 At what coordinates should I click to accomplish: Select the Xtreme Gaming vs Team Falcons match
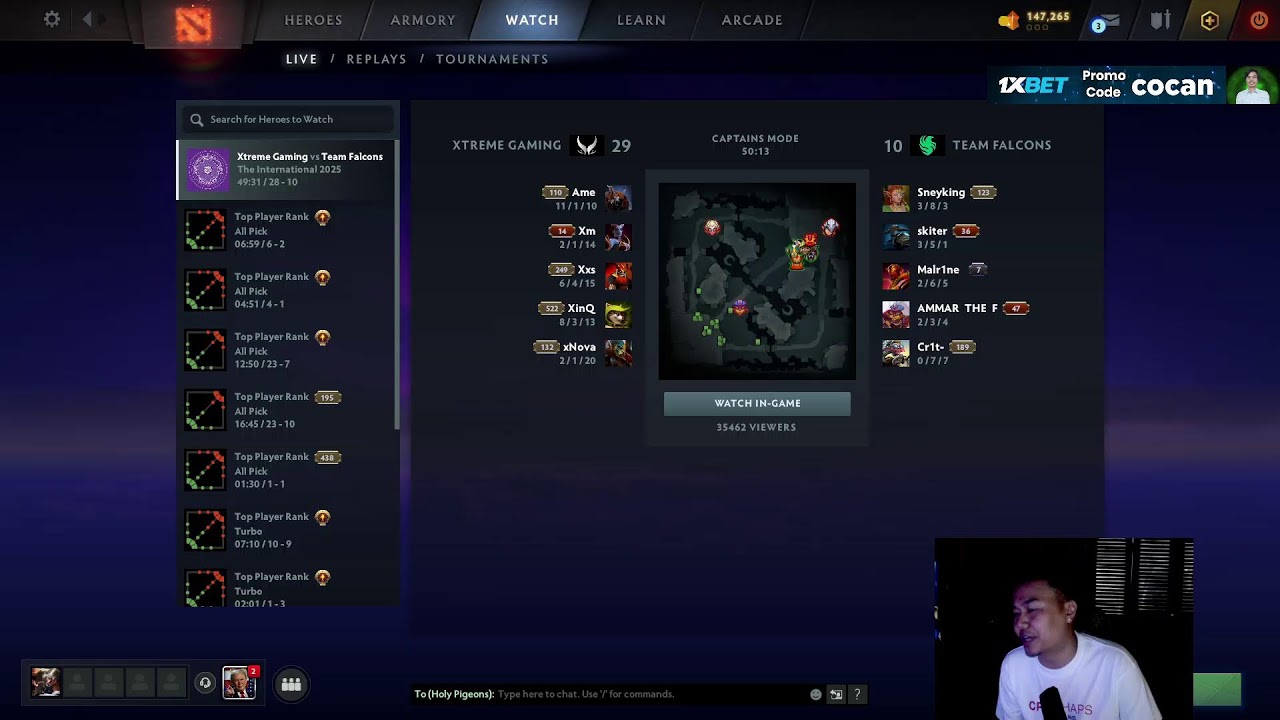288,169
